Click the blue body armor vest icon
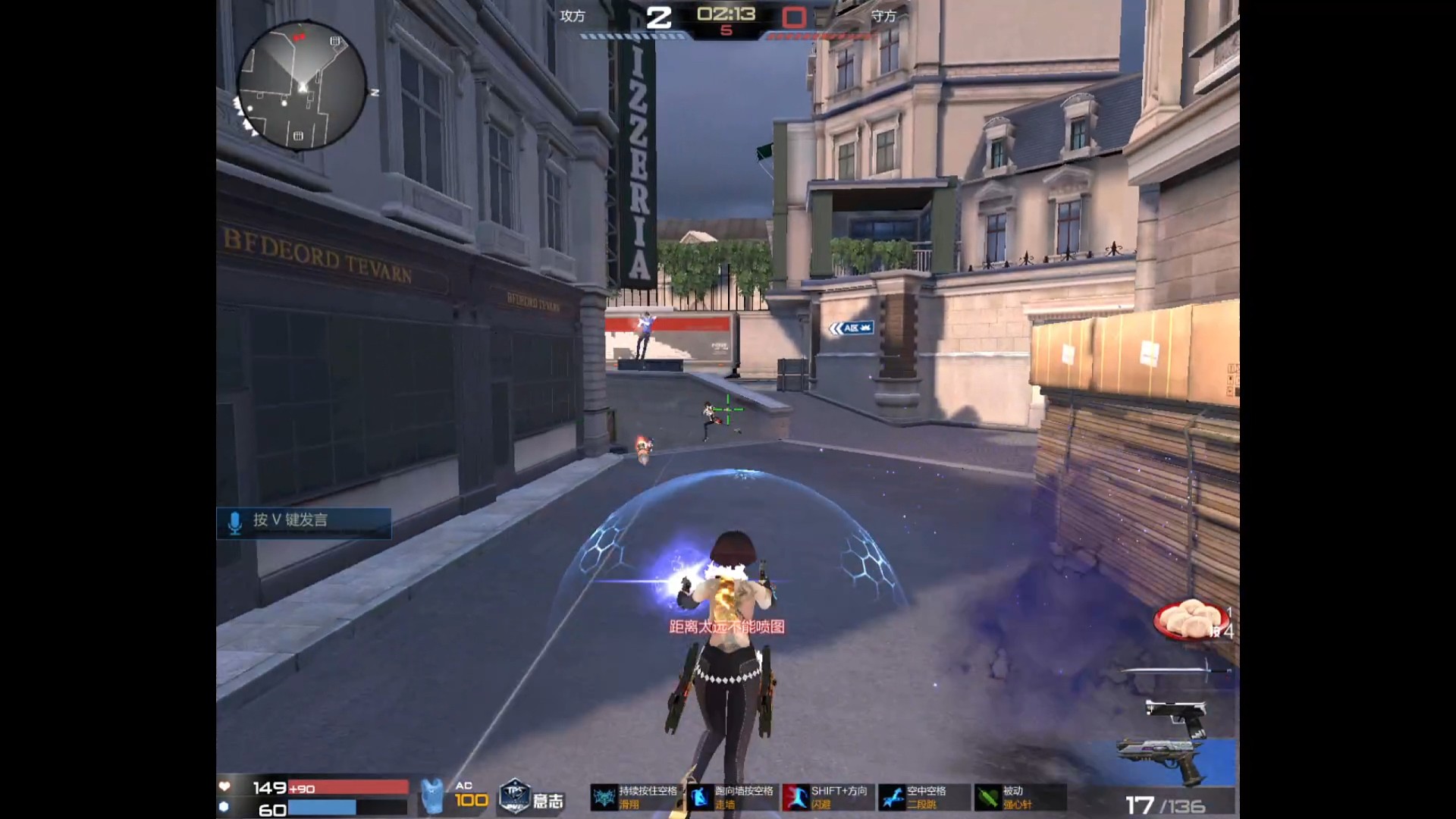Screen dimensions: 1456x819 click(x=432, y=796)
